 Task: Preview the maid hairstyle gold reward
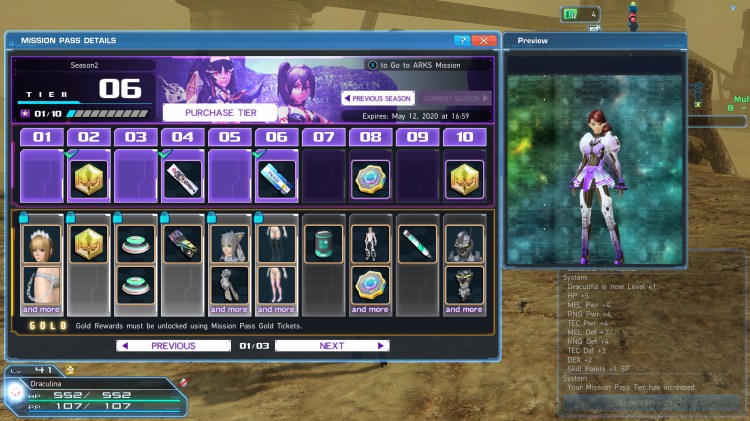pyautogui.click(x=41, y=244)
